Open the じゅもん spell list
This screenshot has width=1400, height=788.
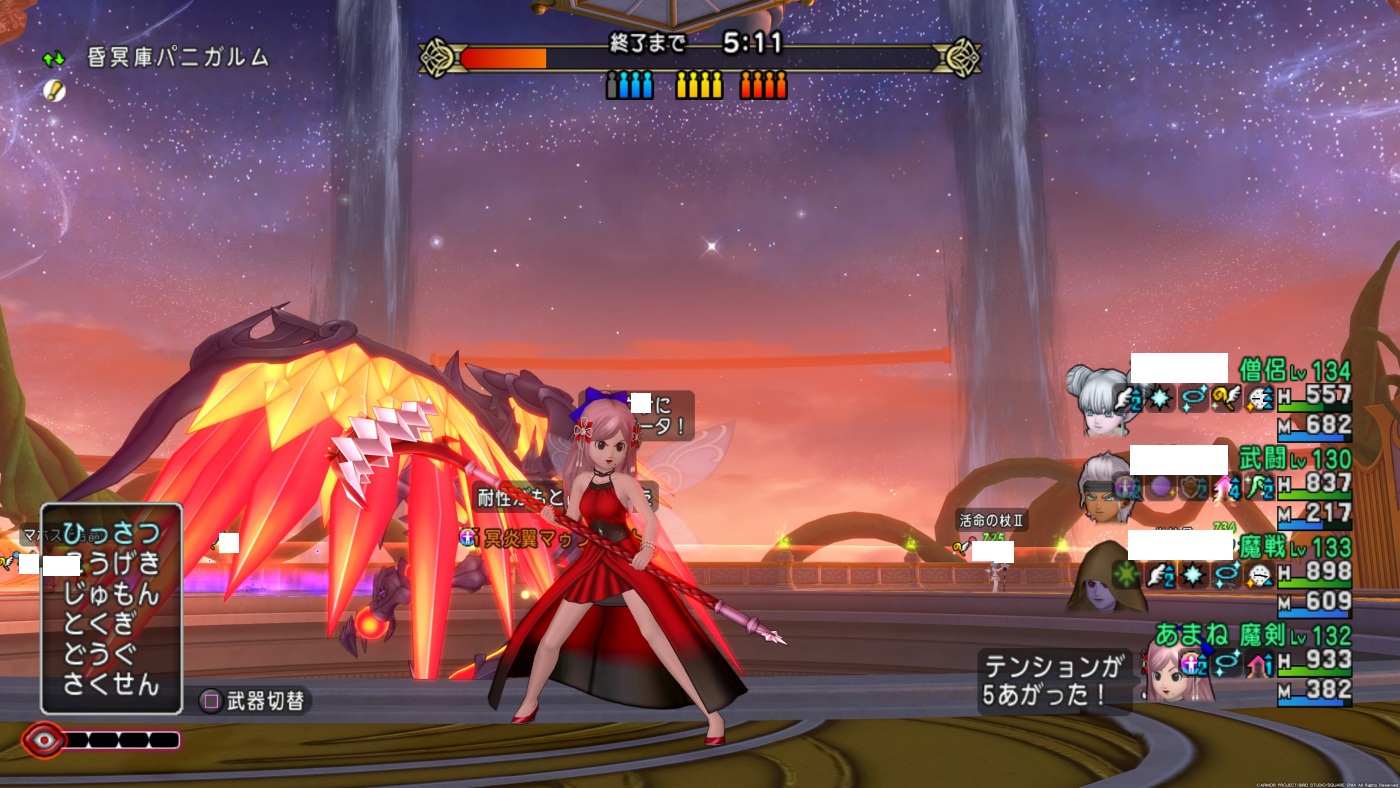click(x=110, y=594)
